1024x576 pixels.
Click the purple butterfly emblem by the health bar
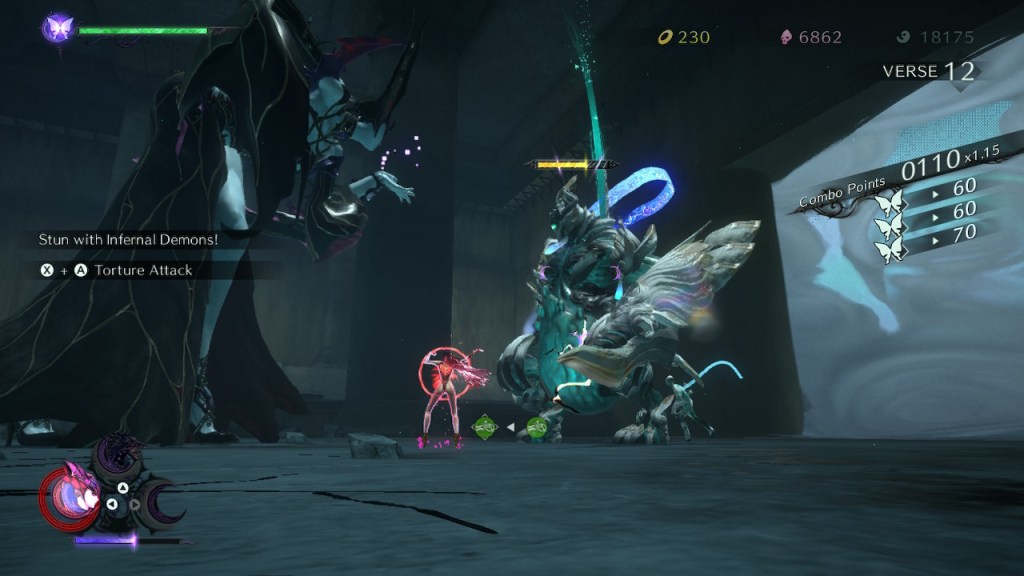tap(56, 27)
